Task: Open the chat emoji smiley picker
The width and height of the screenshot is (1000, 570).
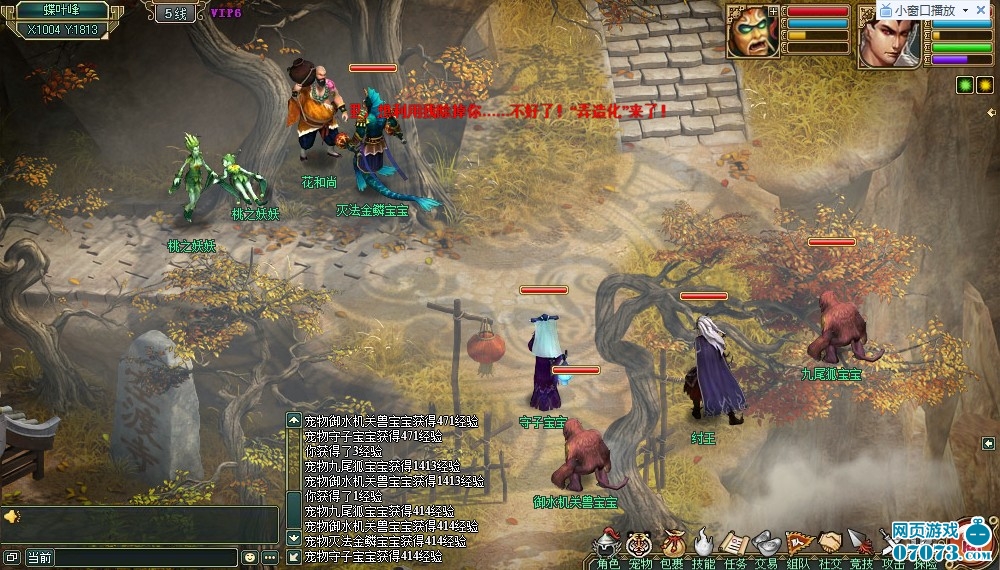Action: [x=249, y=557]
